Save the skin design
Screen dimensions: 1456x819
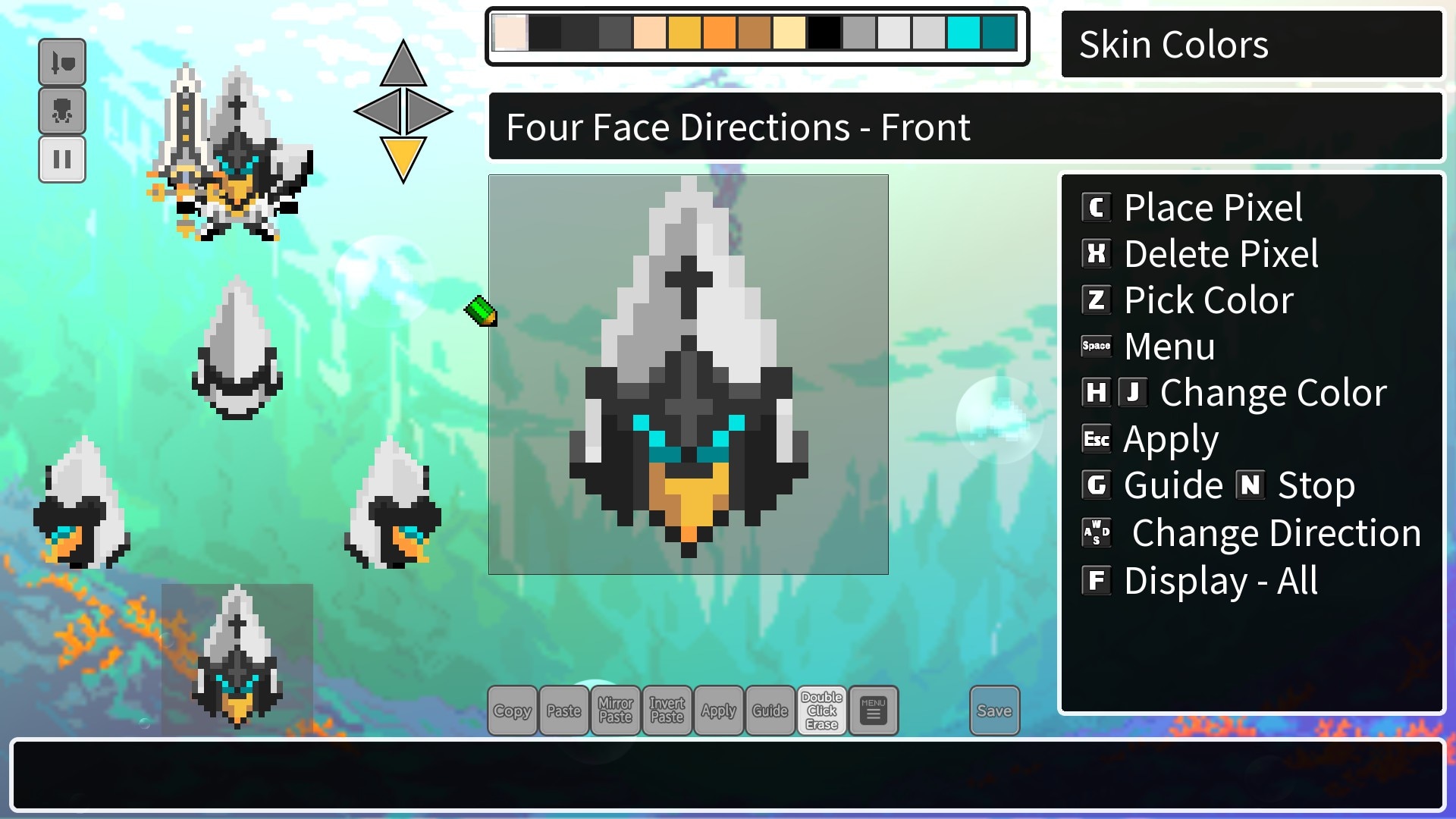[x=994, y=711]
